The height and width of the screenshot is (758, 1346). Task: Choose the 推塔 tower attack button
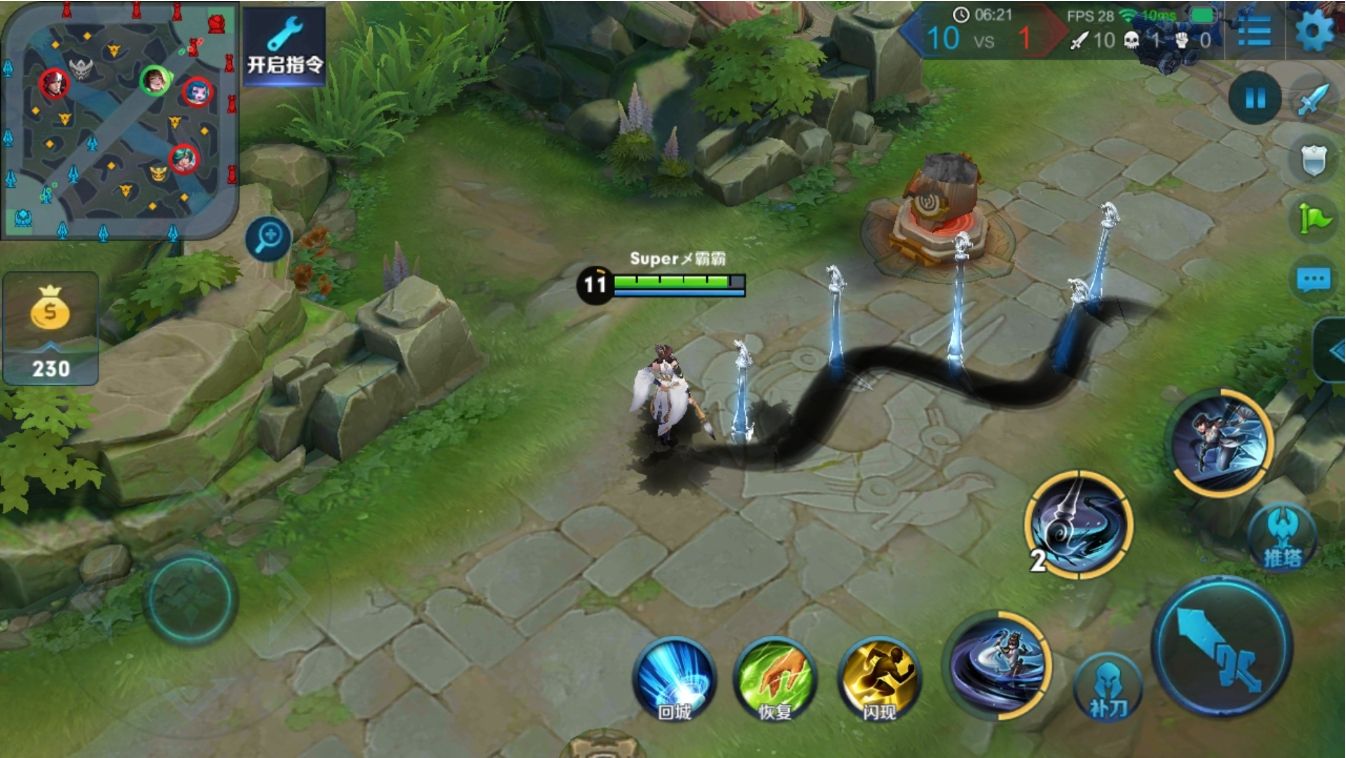1282,538
